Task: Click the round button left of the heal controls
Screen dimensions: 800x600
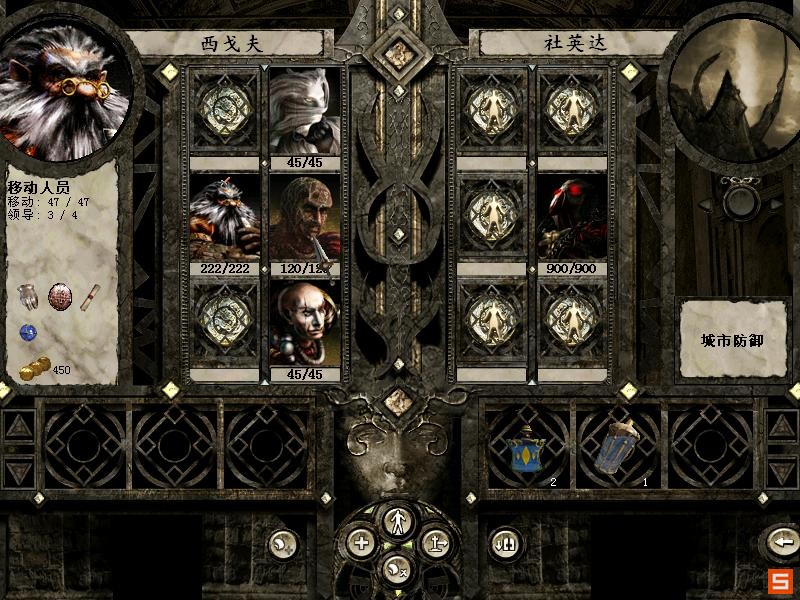Action: 283,543
